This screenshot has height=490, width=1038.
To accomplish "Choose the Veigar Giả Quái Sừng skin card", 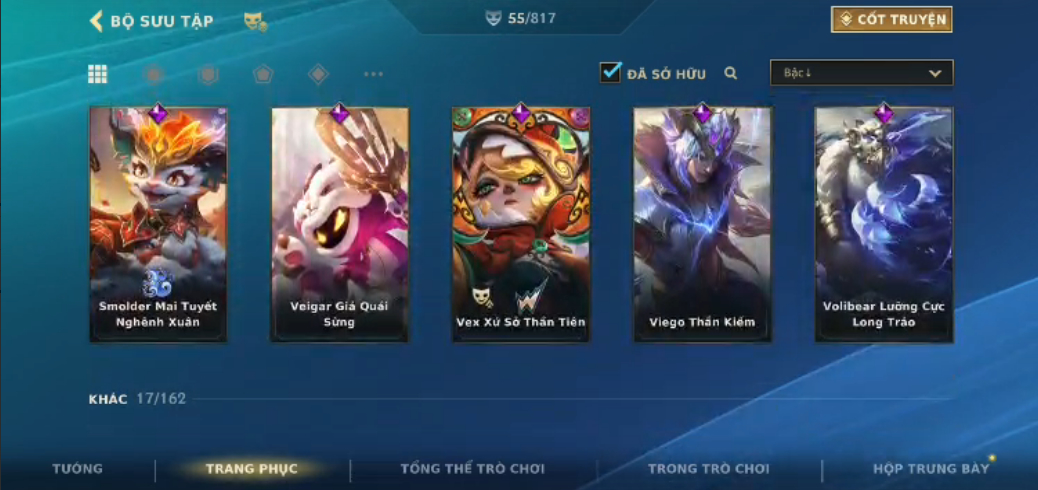I will [339, 224].
